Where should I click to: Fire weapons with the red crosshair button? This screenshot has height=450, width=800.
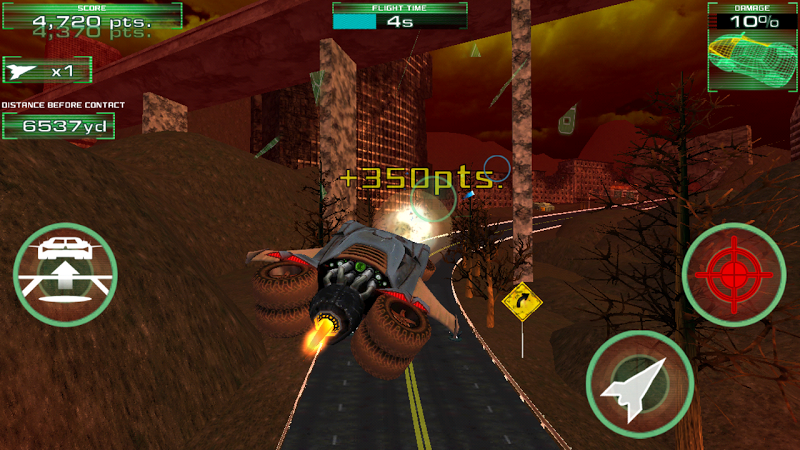point(733,273)
